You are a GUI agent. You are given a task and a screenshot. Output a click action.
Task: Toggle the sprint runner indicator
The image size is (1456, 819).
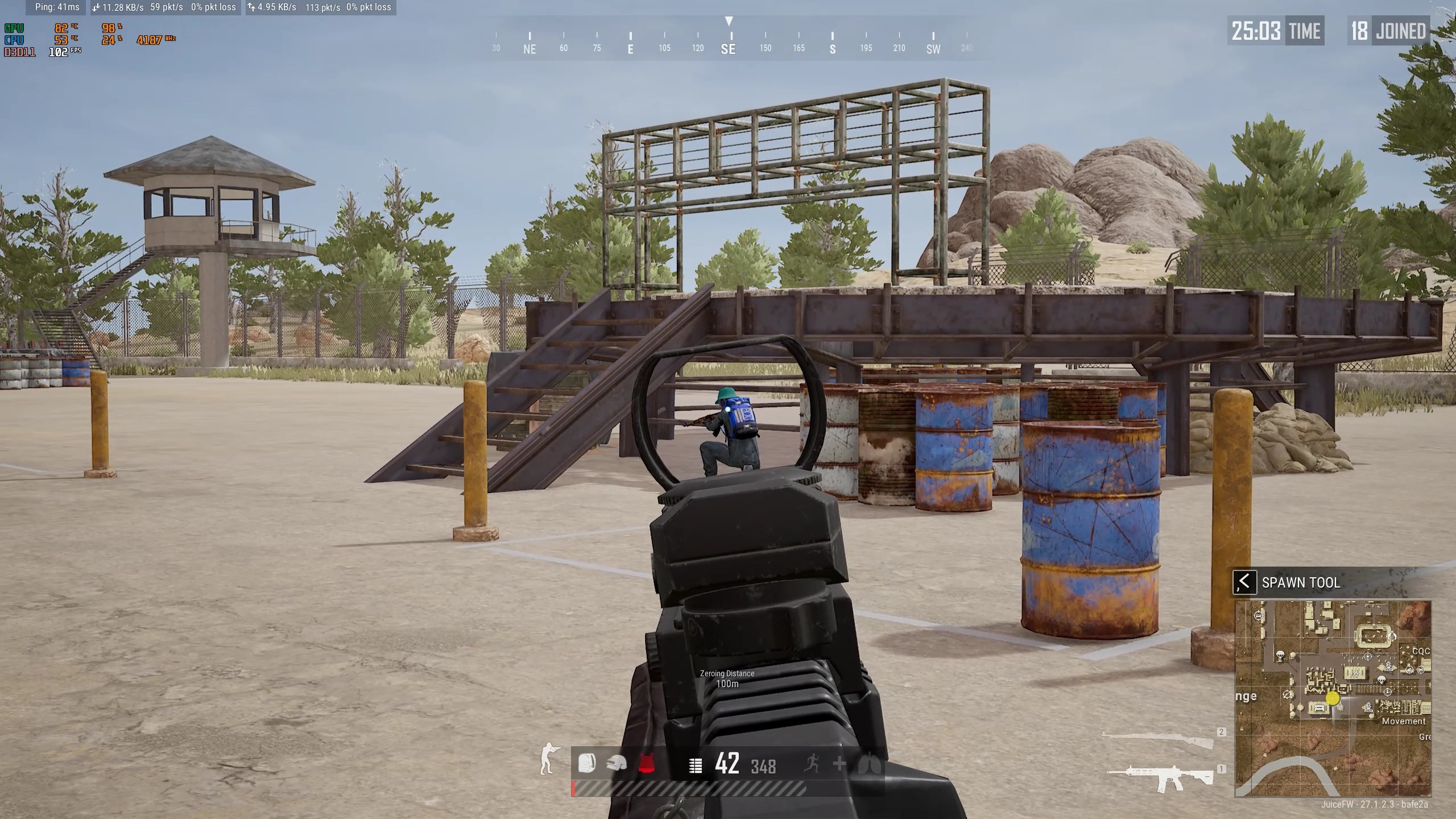point(812,764)
